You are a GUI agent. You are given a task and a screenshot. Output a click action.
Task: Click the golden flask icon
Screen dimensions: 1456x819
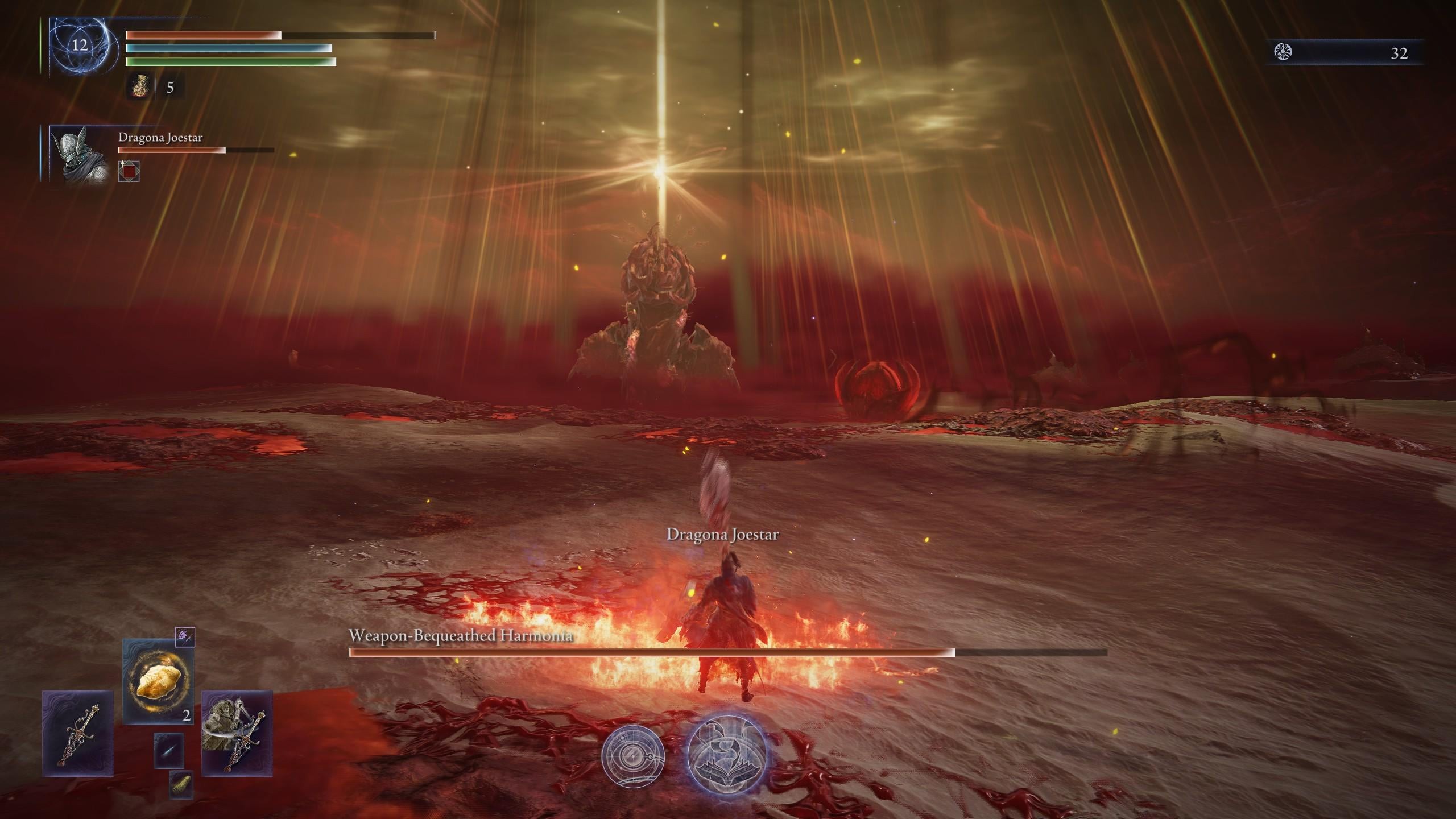(139, 87)
